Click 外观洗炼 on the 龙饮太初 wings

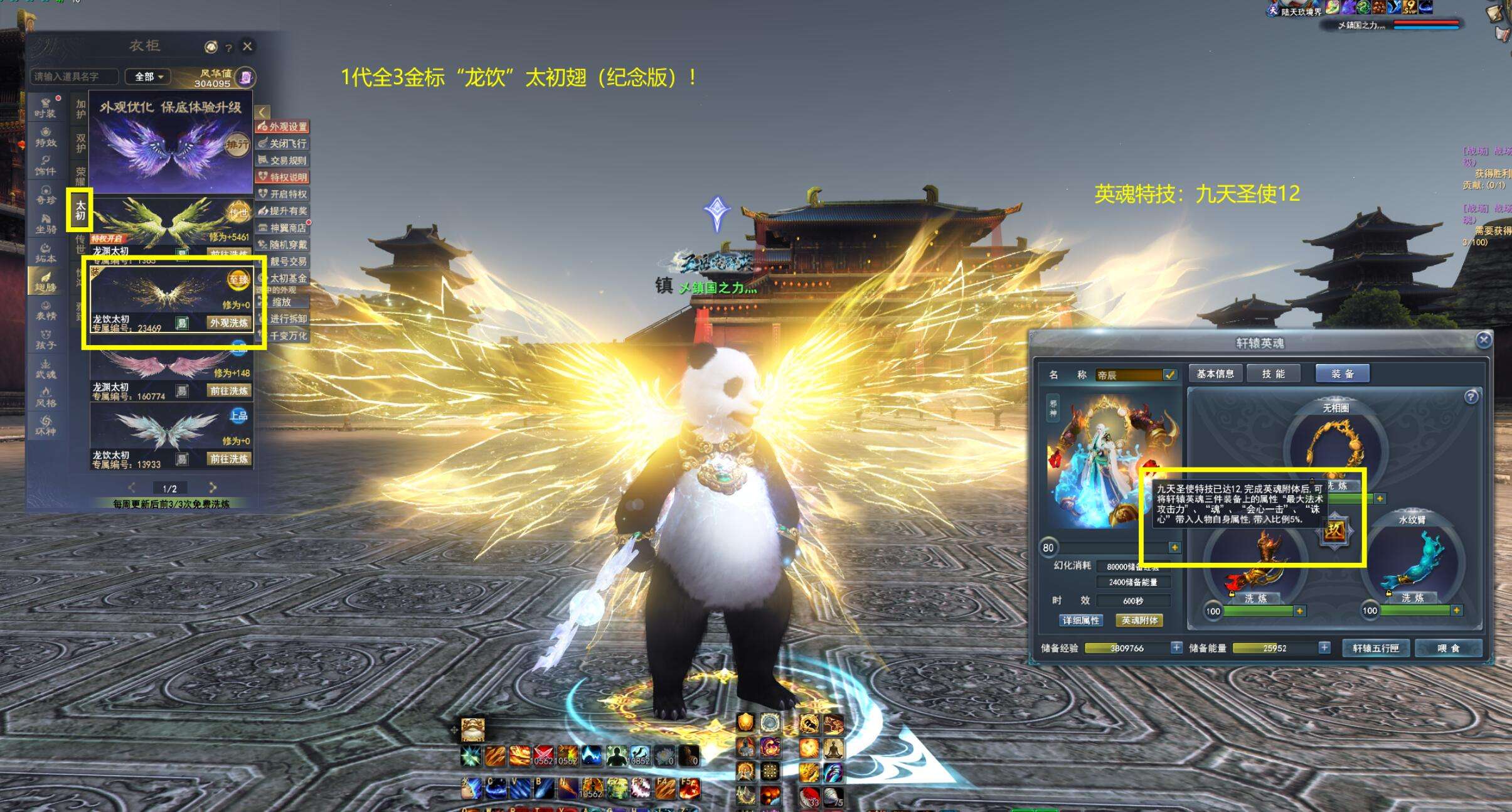(229, 323)
